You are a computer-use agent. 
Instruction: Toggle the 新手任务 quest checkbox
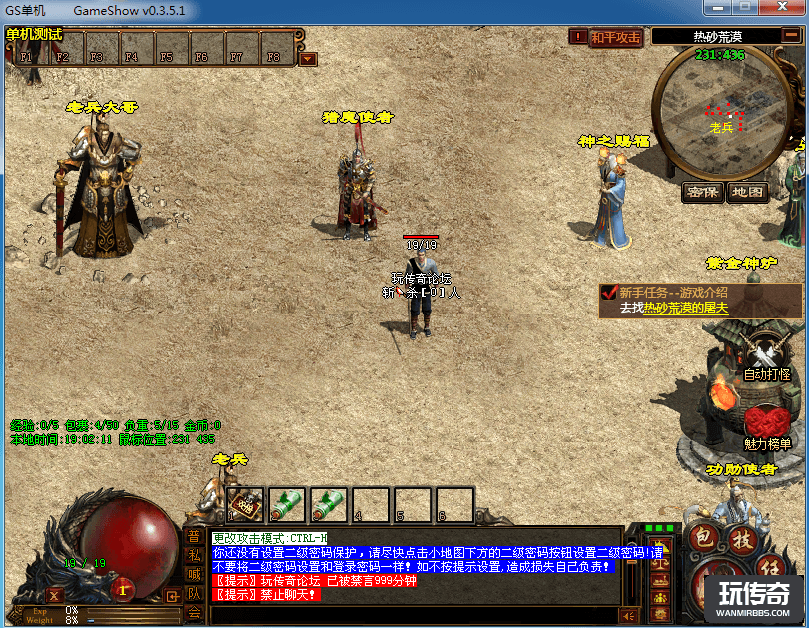608,293
